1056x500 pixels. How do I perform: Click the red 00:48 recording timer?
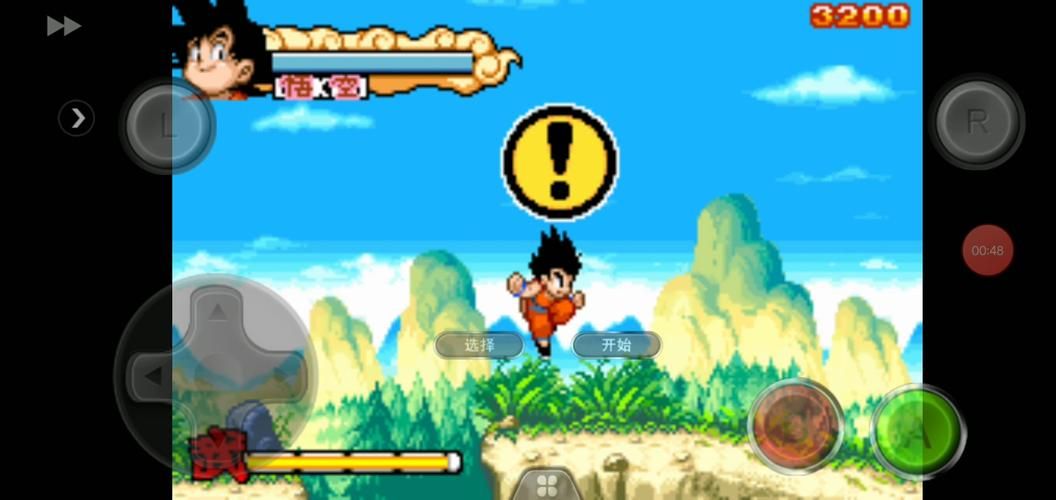987,250
